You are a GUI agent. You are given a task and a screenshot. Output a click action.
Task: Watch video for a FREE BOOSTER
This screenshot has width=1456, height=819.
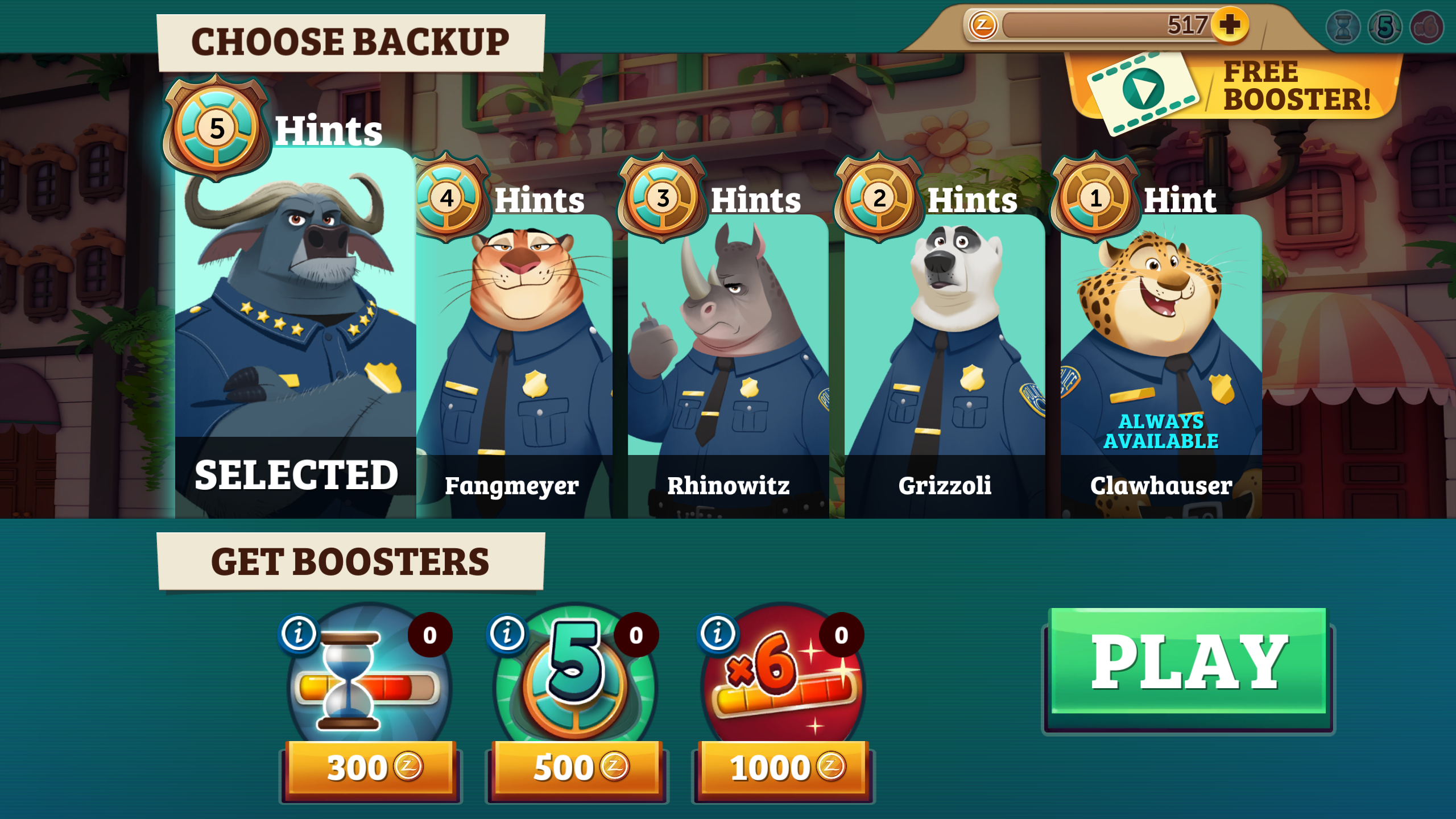1234,88
